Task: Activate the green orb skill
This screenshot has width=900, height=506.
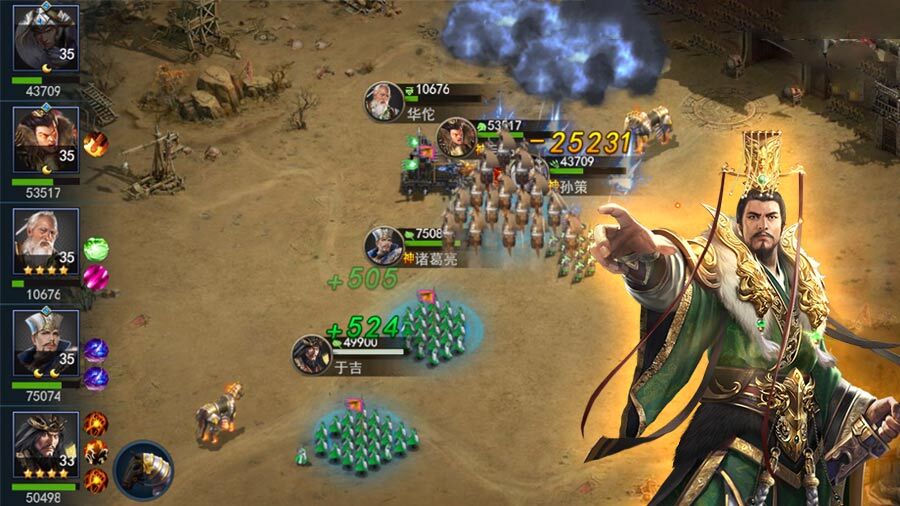Action: [x=96, y=248]
